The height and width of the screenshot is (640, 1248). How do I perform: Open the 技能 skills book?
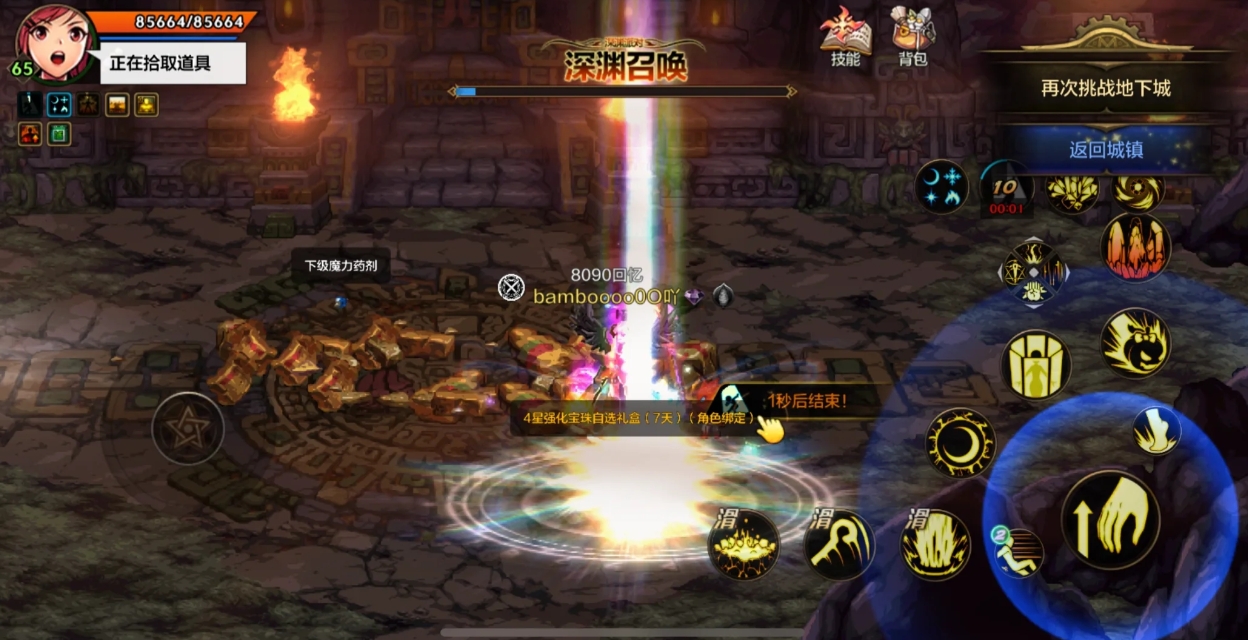[845, 37]
